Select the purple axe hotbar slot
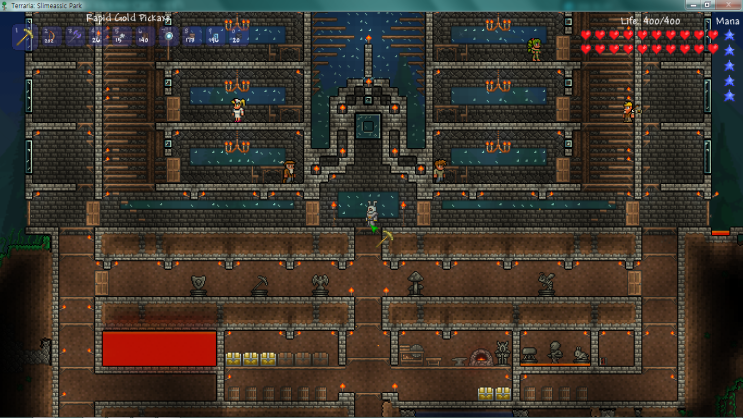 tap(76, 37)
